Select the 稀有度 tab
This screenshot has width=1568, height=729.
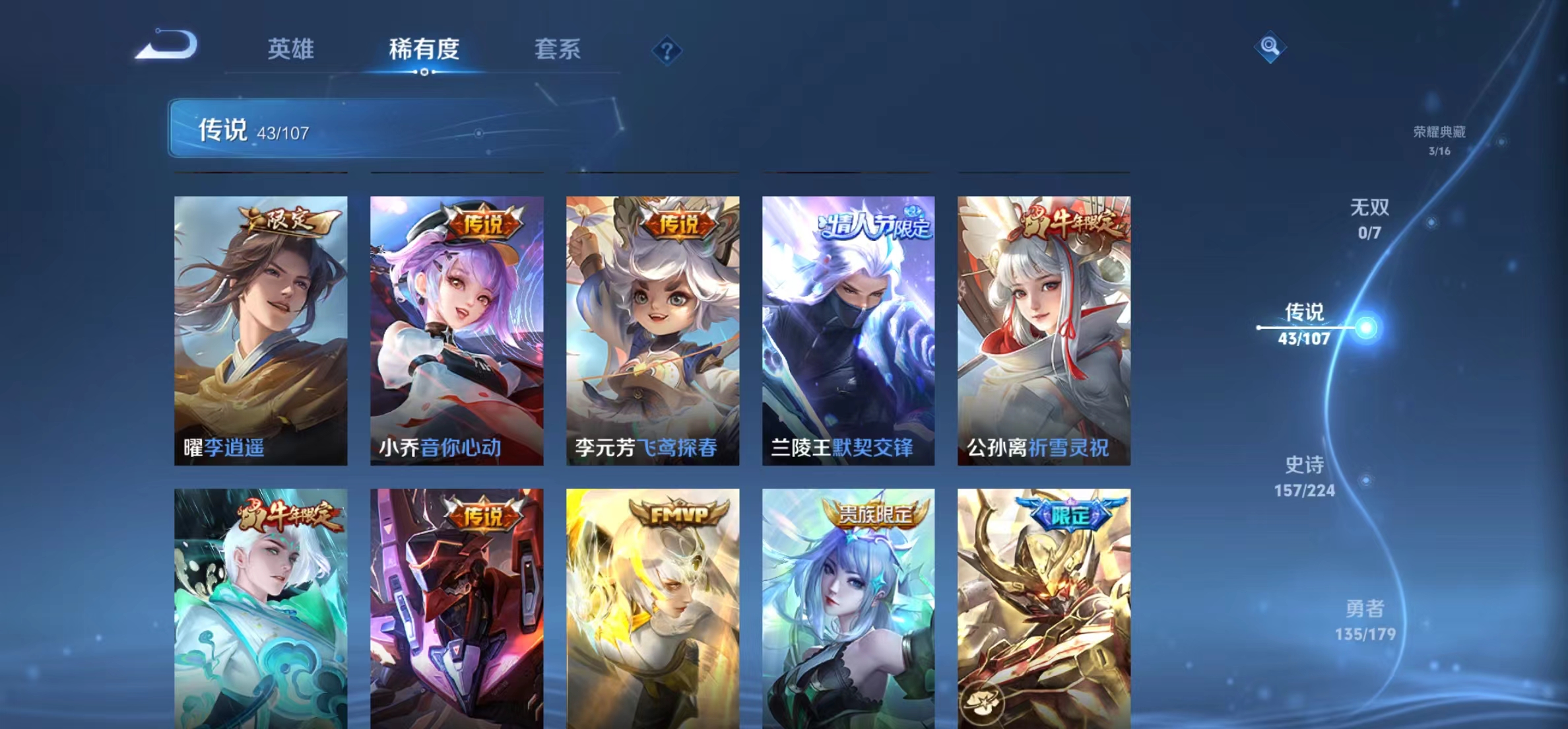425,48
